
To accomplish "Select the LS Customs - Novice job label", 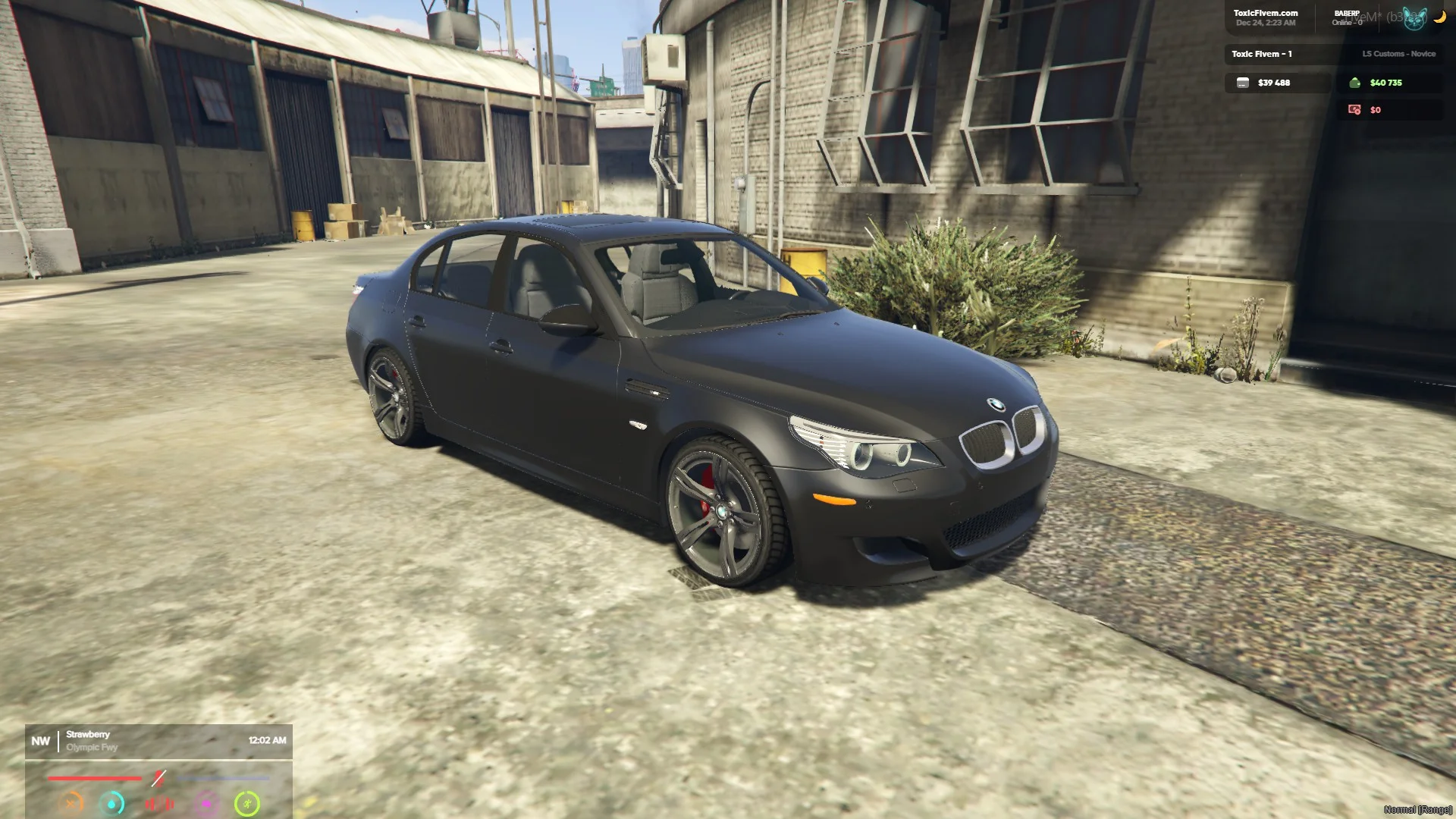I will click(1398, 54).
